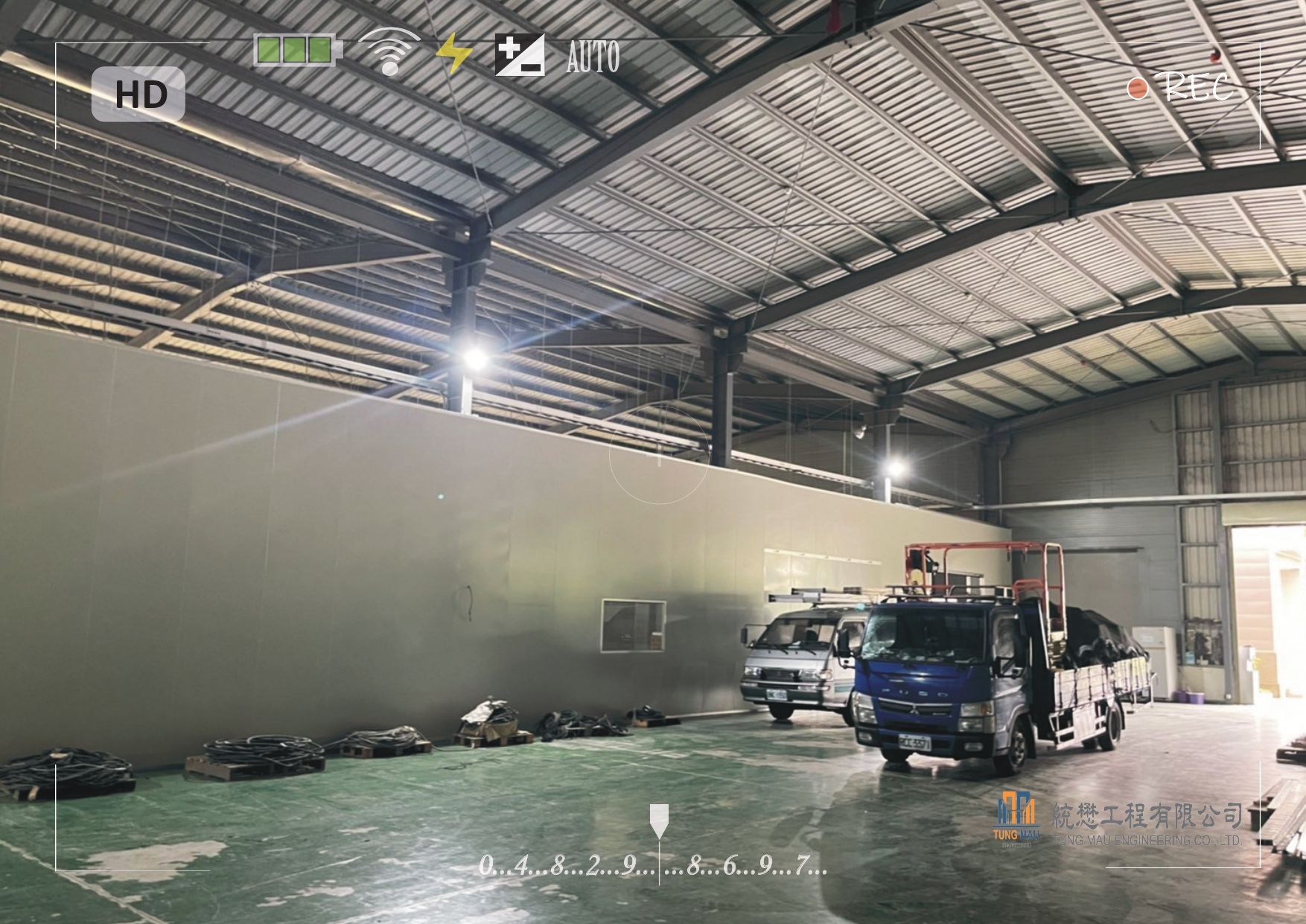Image resolution: width=1306 pixels, height=924 pixels.
Task: Open the Wi-Fi signal icon
Action: pos(389,52)
